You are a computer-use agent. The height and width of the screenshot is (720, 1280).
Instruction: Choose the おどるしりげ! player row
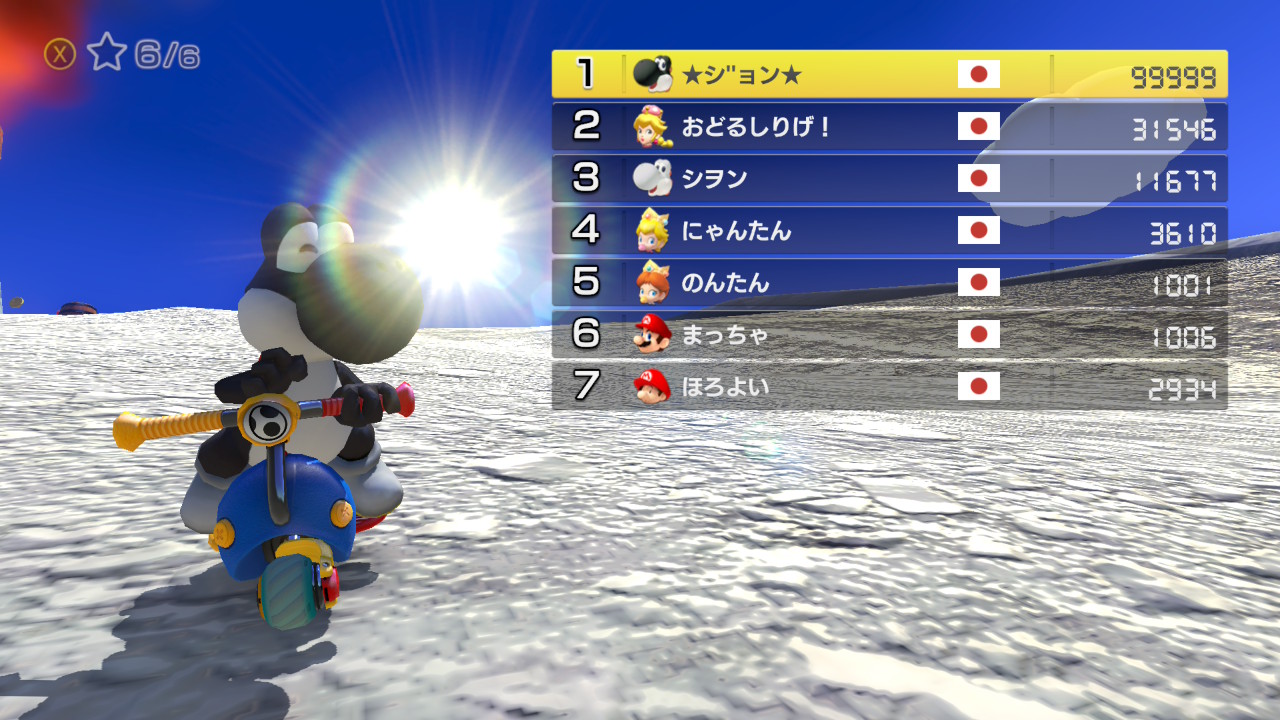(x=889, y=126)
